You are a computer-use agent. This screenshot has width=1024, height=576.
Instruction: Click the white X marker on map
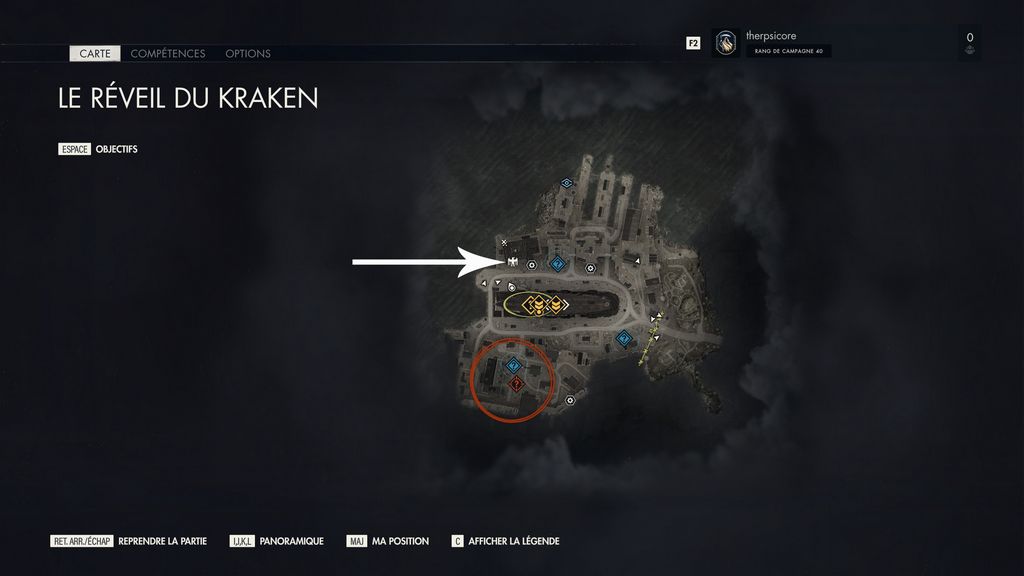pyautogui.click(x=504, y=242)
